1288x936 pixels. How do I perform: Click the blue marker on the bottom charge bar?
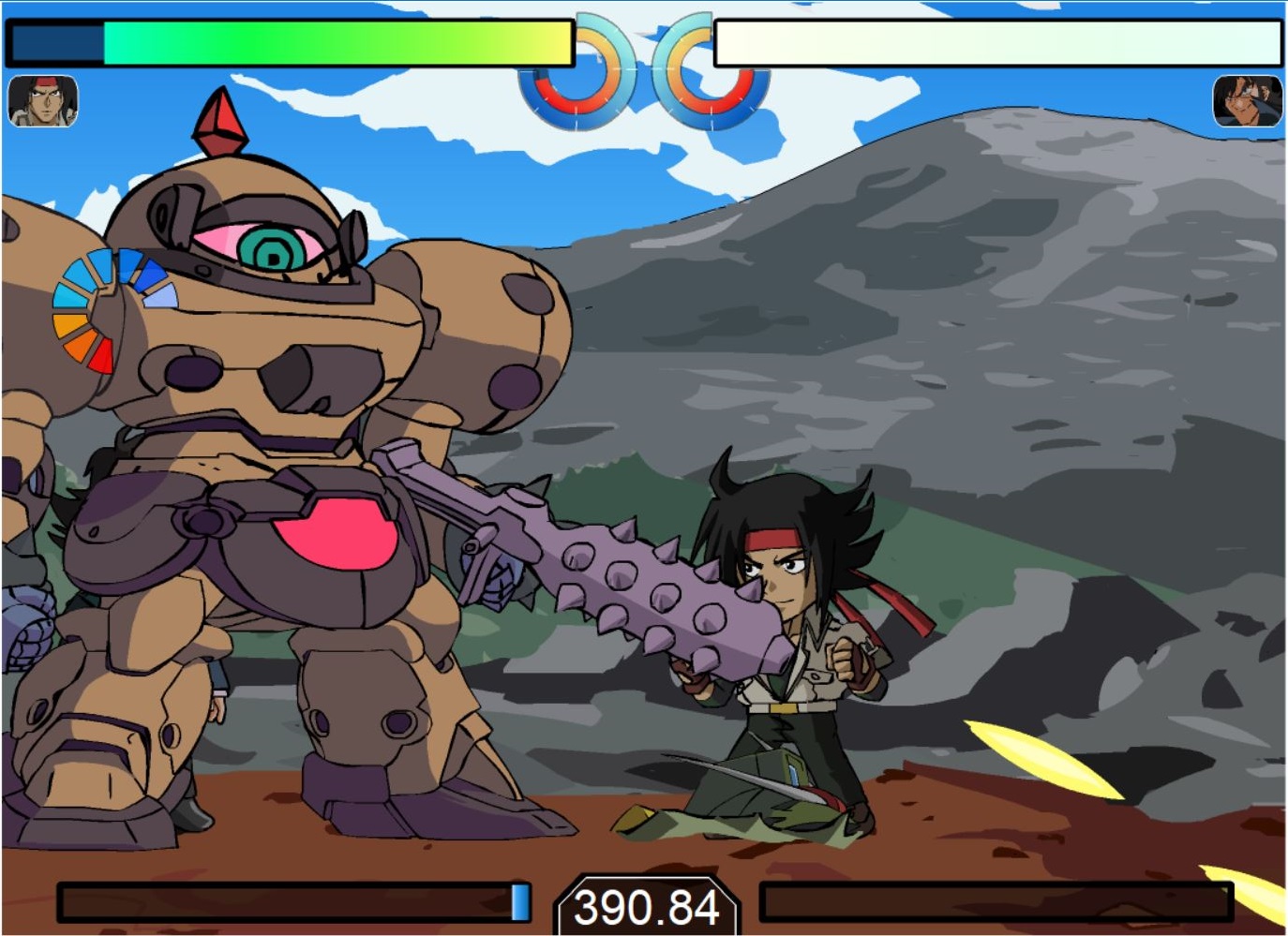click(x=520, y=902)
